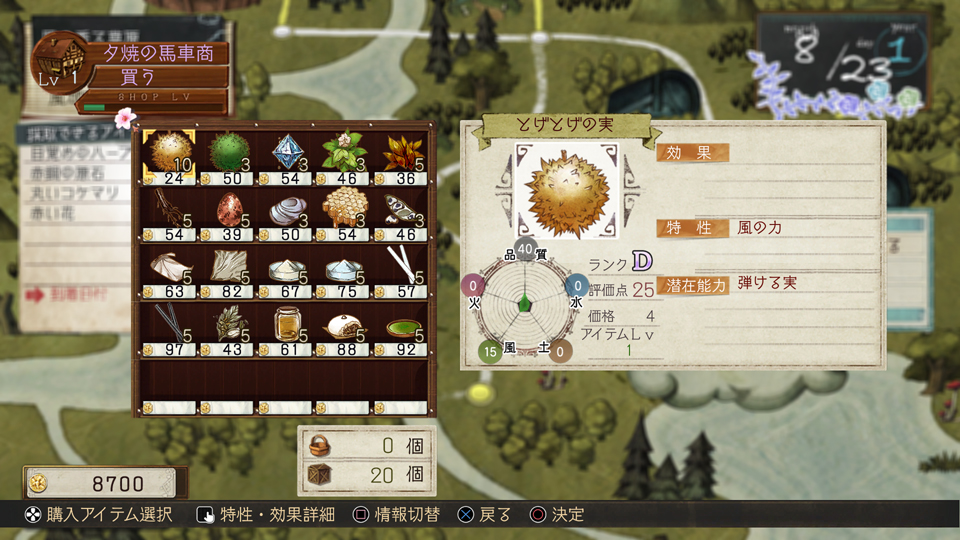Select the folded paper item priced 63
Viewport: 960px width, 540px height.
166,268
